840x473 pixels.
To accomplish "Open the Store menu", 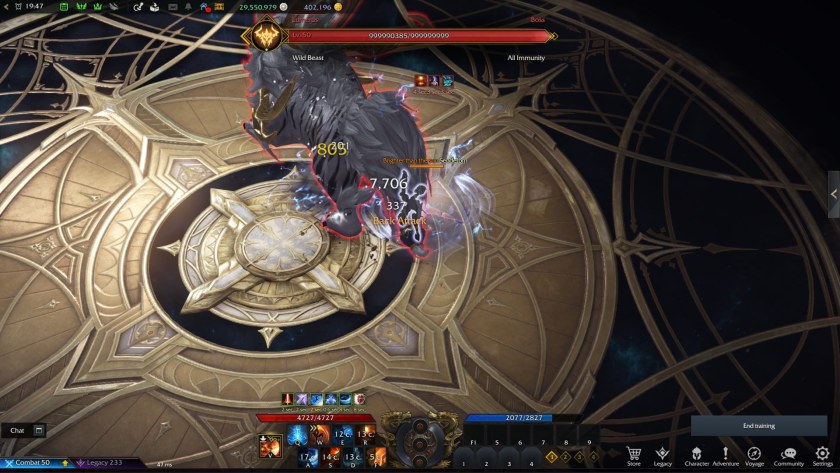I will [633, 454].
